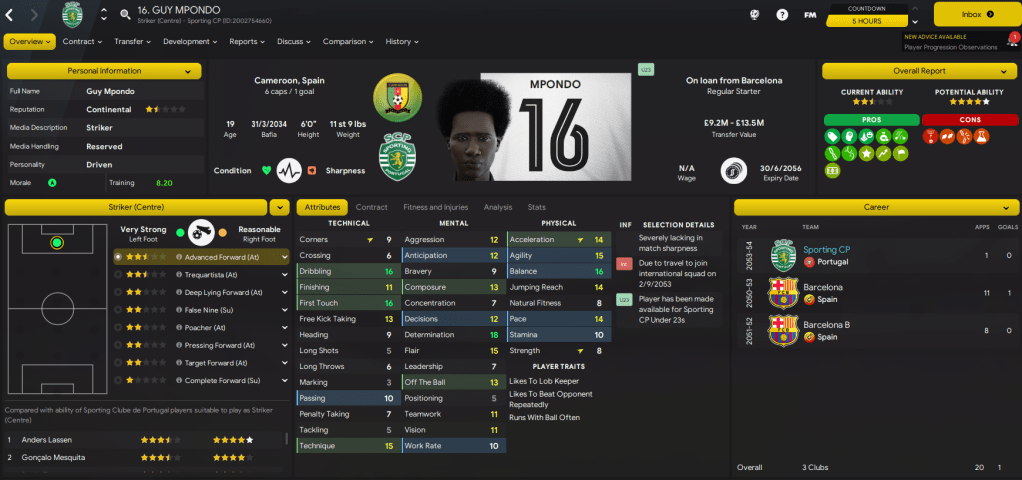This screenshot has height=480, width=1022.
Task: Open the History menu
Action: click(402, 42)
